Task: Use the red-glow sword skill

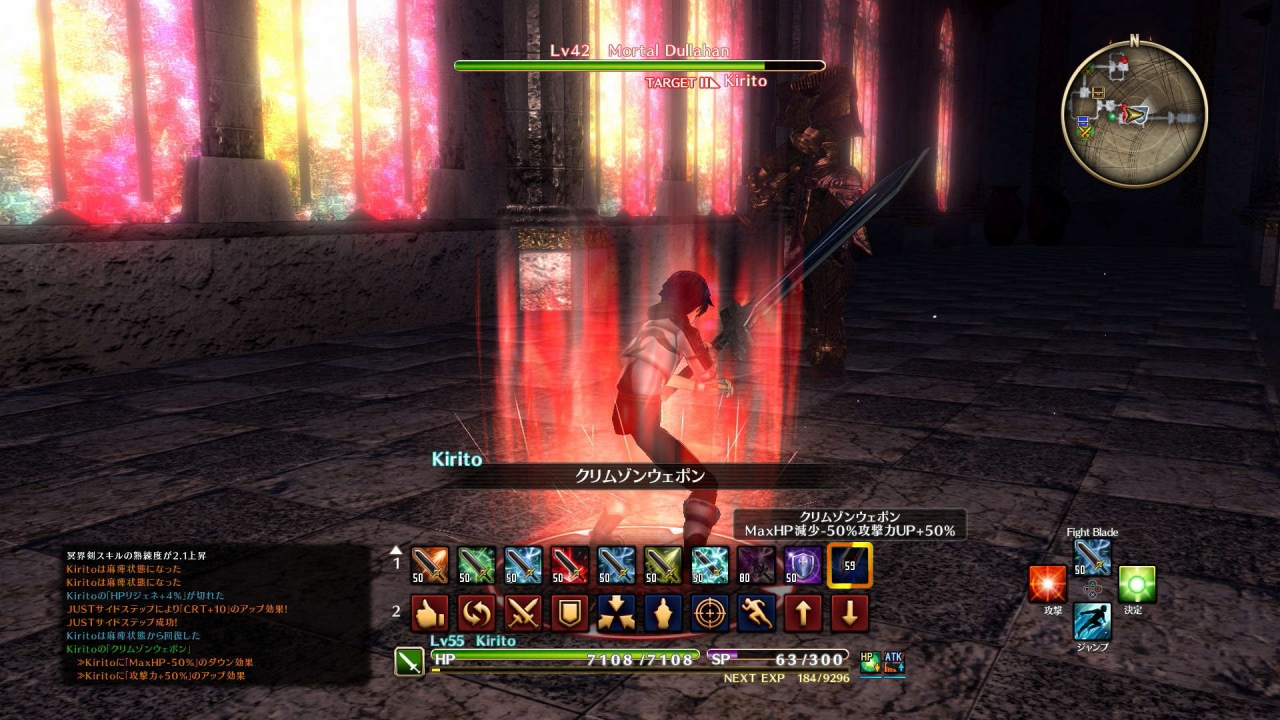Action: [x=569, y=565]
